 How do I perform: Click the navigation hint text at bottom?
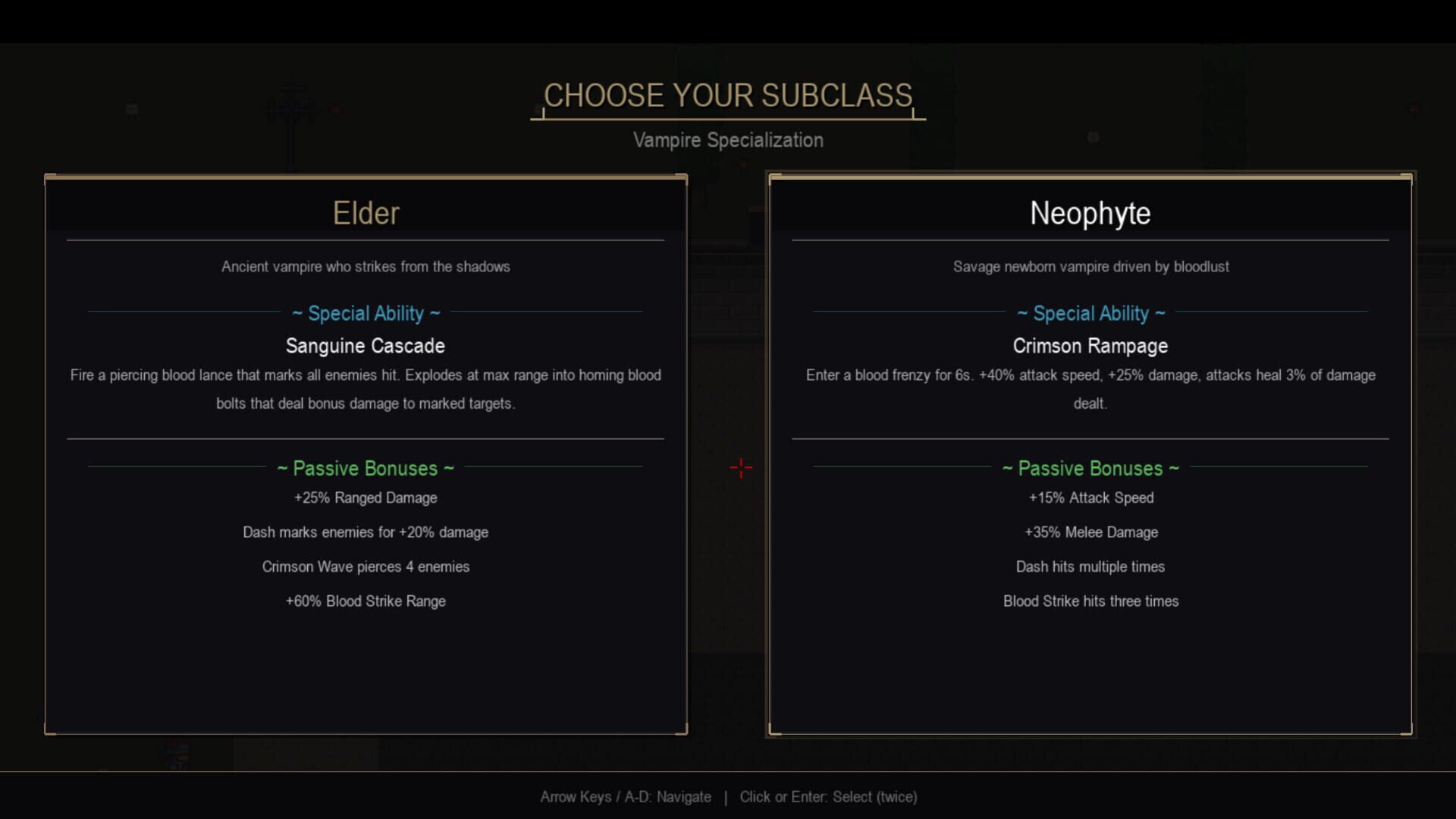(x=728, y=797)
